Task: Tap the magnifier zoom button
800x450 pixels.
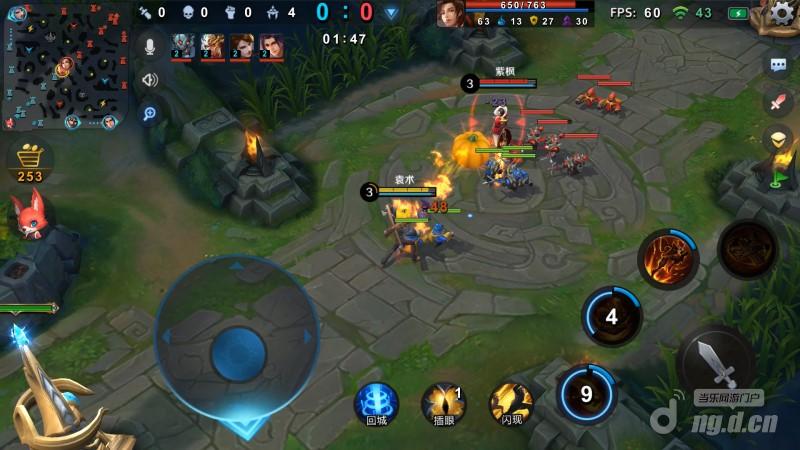Action: (150, 113)
